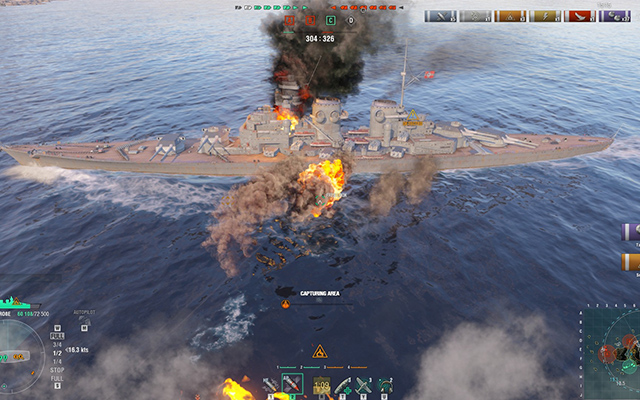This screenshot has width=640, height=400.
Task: Set engine speed to 3/4
Action: [x=57, y=345]
